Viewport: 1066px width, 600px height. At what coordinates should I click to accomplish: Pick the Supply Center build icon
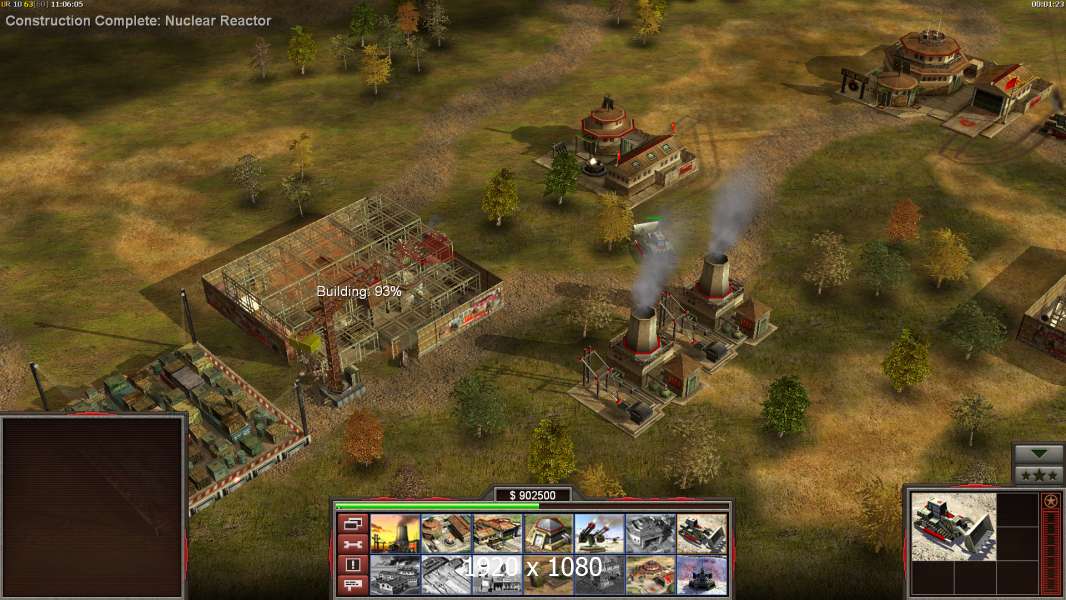tap(497, 533)
